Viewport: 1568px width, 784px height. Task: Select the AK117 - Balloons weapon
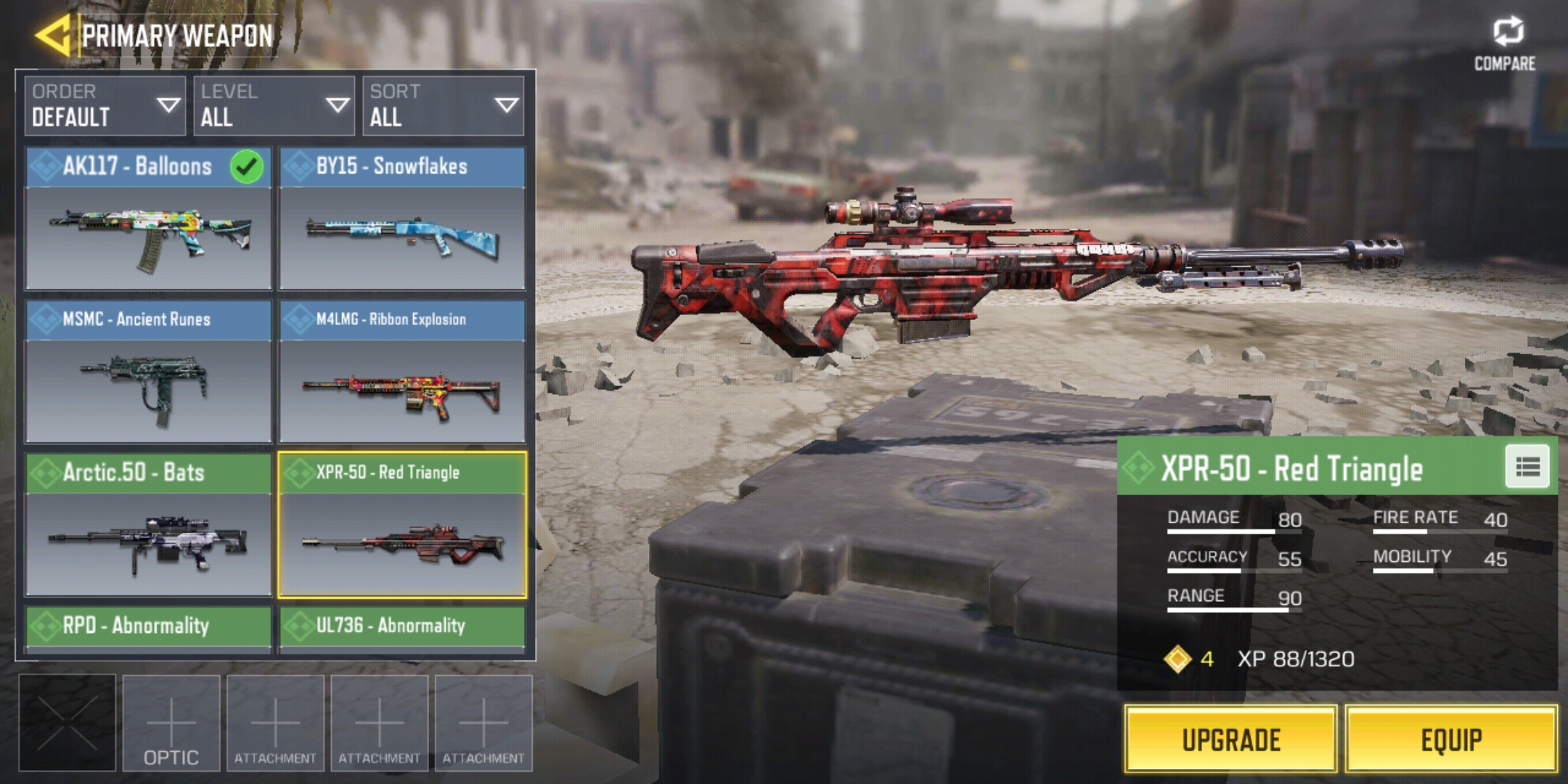click(x=149, y=219)
